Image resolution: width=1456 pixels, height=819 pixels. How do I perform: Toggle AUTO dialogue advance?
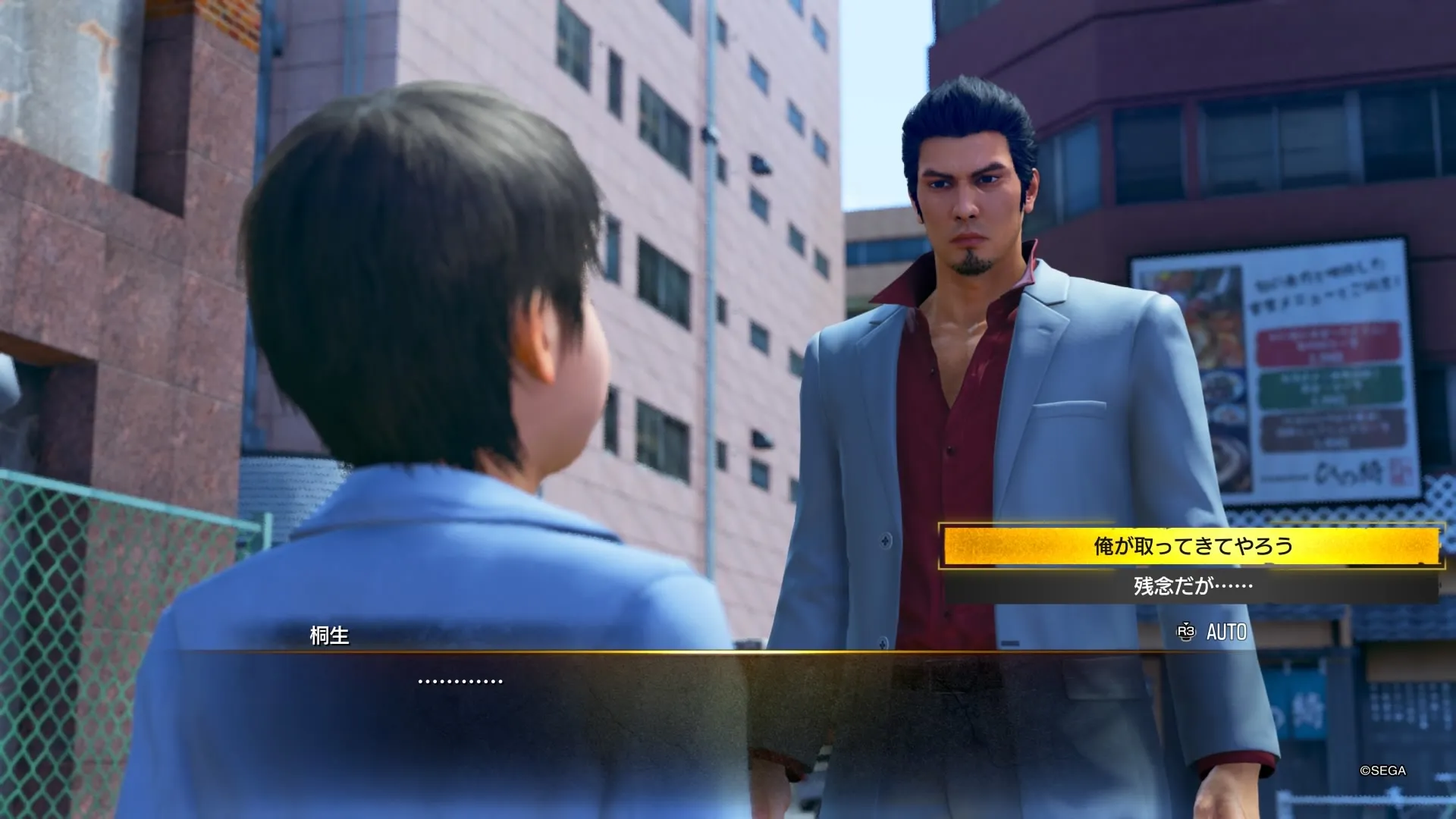[1213, 632]
